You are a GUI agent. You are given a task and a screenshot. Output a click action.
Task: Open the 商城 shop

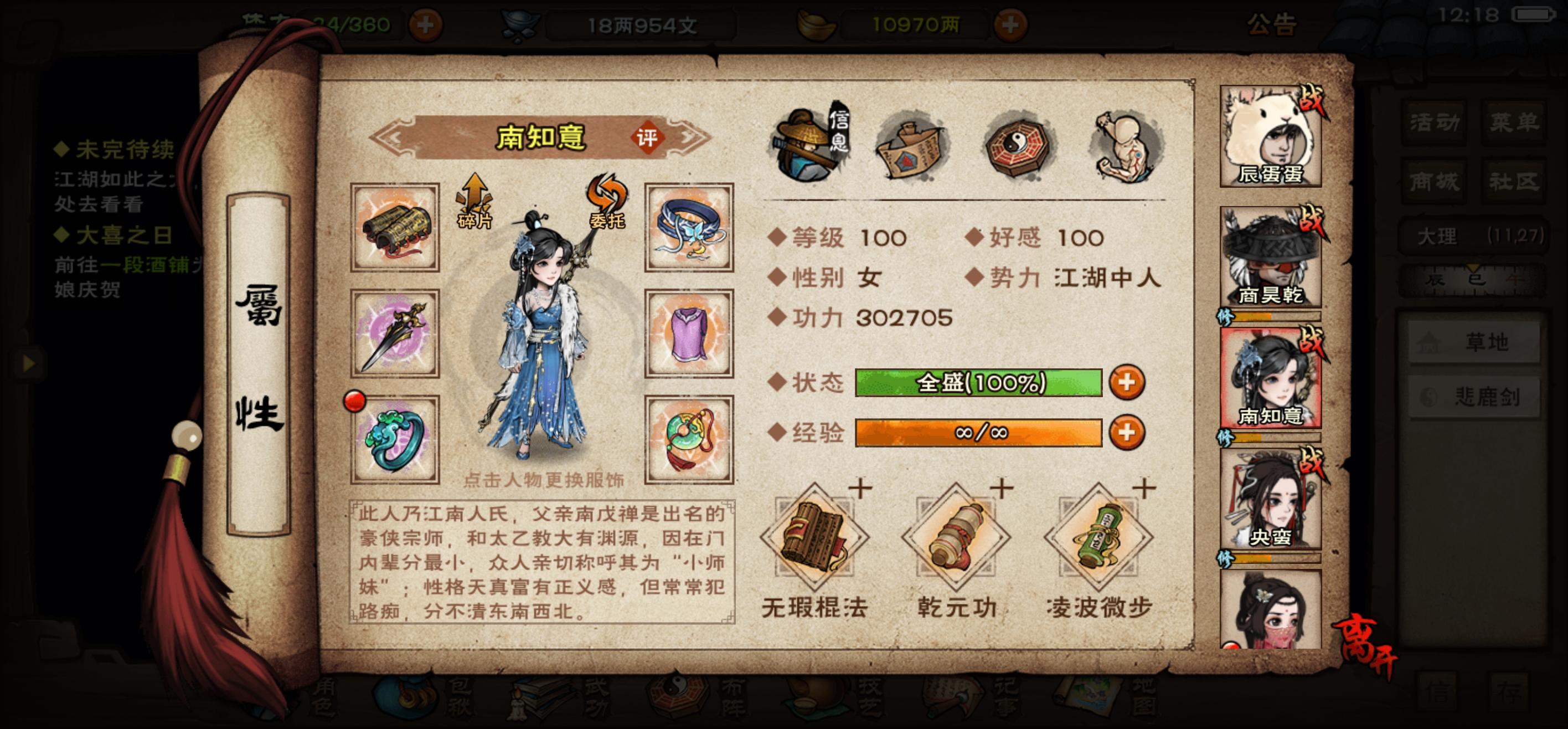(x=1433, y=182)
